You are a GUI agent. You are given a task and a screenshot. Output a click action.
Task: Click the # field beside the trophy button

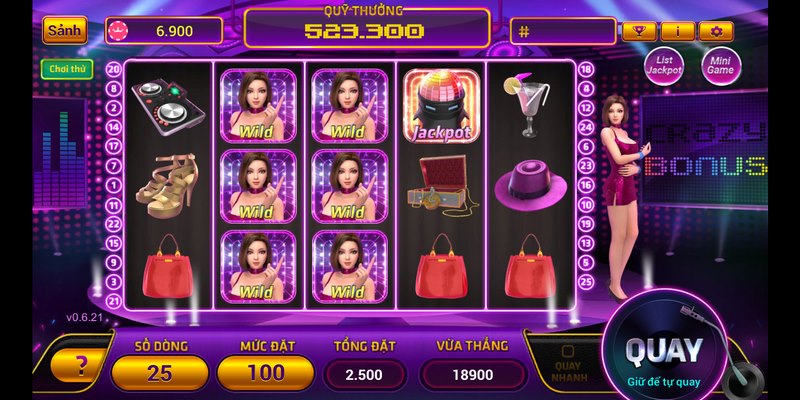tap(562, 31)
